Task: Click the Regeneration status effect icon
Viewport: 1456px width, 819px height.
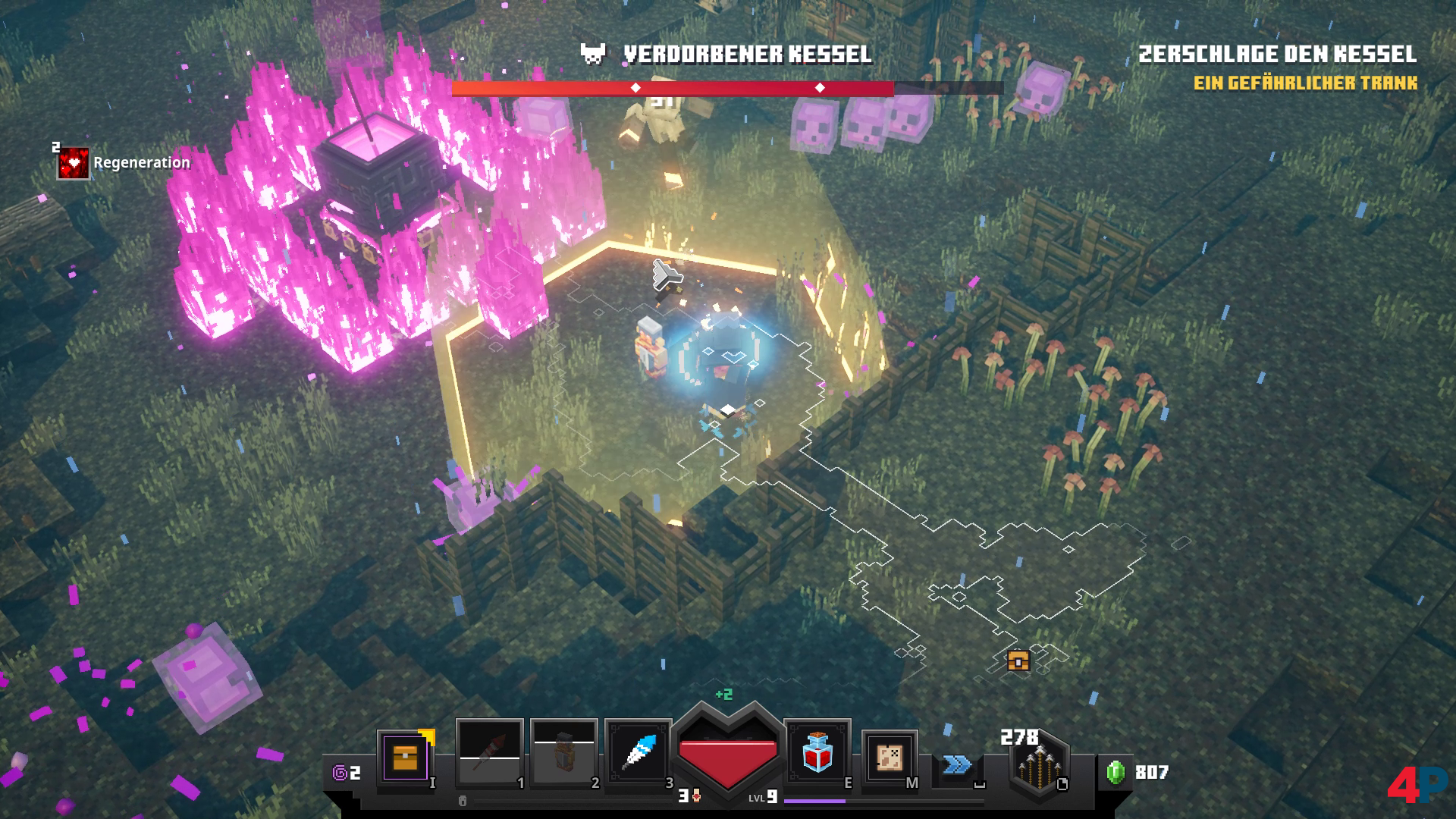Action: click(74, 163)
